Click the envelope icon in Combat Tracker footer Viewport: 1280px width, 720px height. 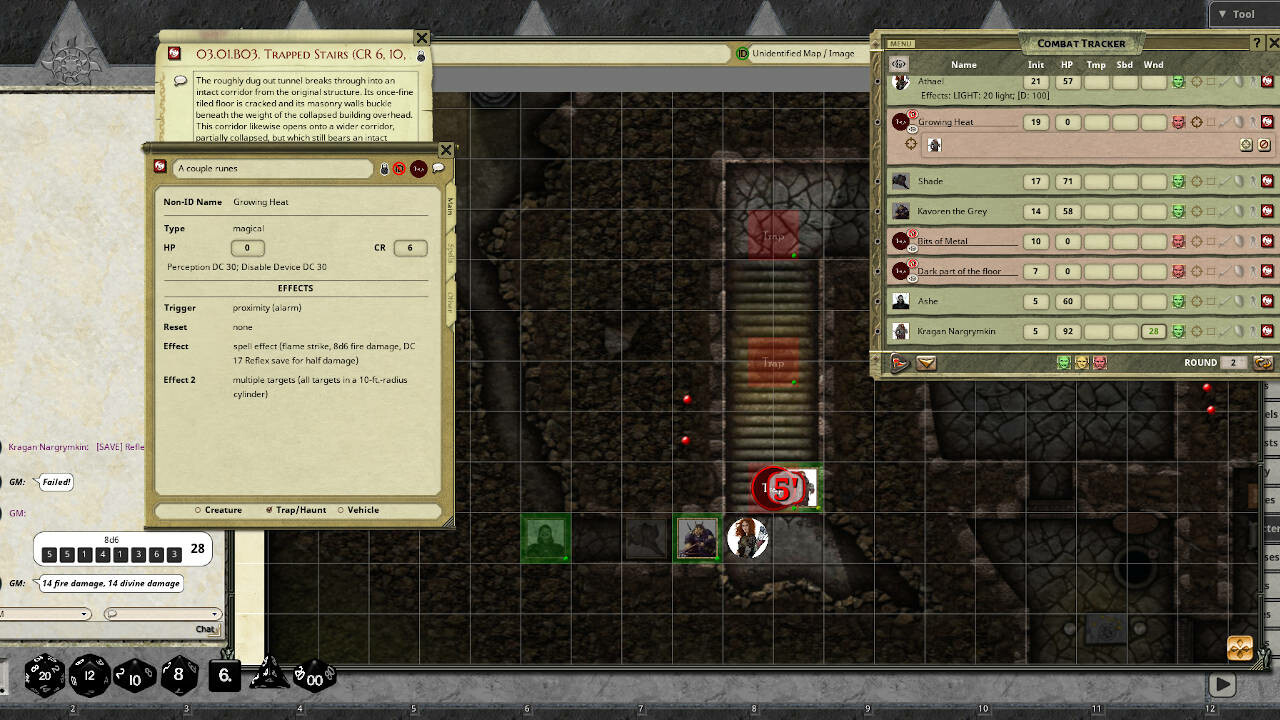click(925, 363)
